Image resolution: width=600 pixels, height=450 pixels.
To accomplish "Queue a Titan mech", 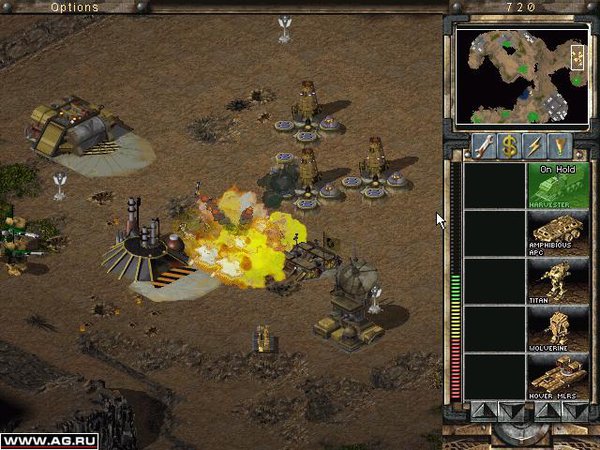I will (559, 281).
